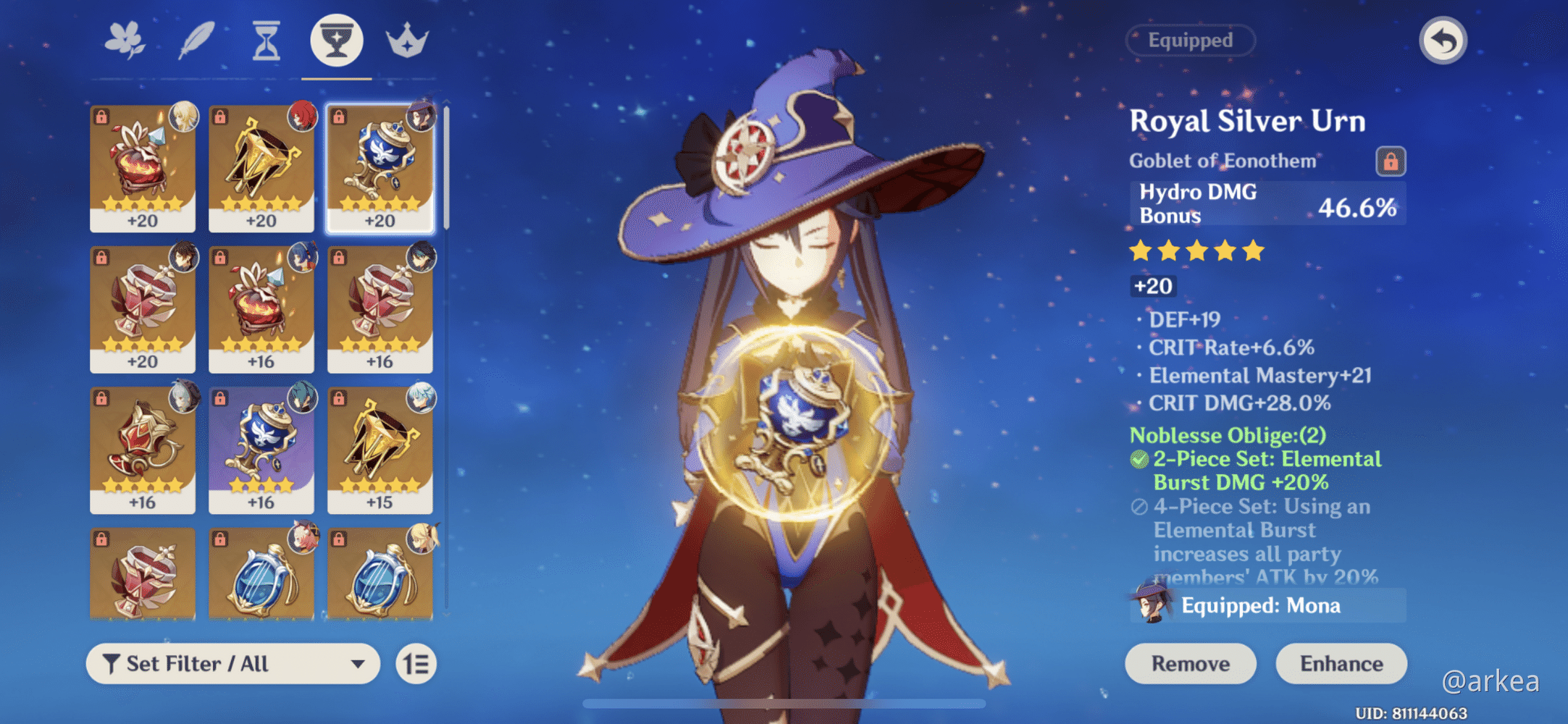Open the Goblet of Eonothem category
This screenshot has height=724, width=1568.
point(336,41)
